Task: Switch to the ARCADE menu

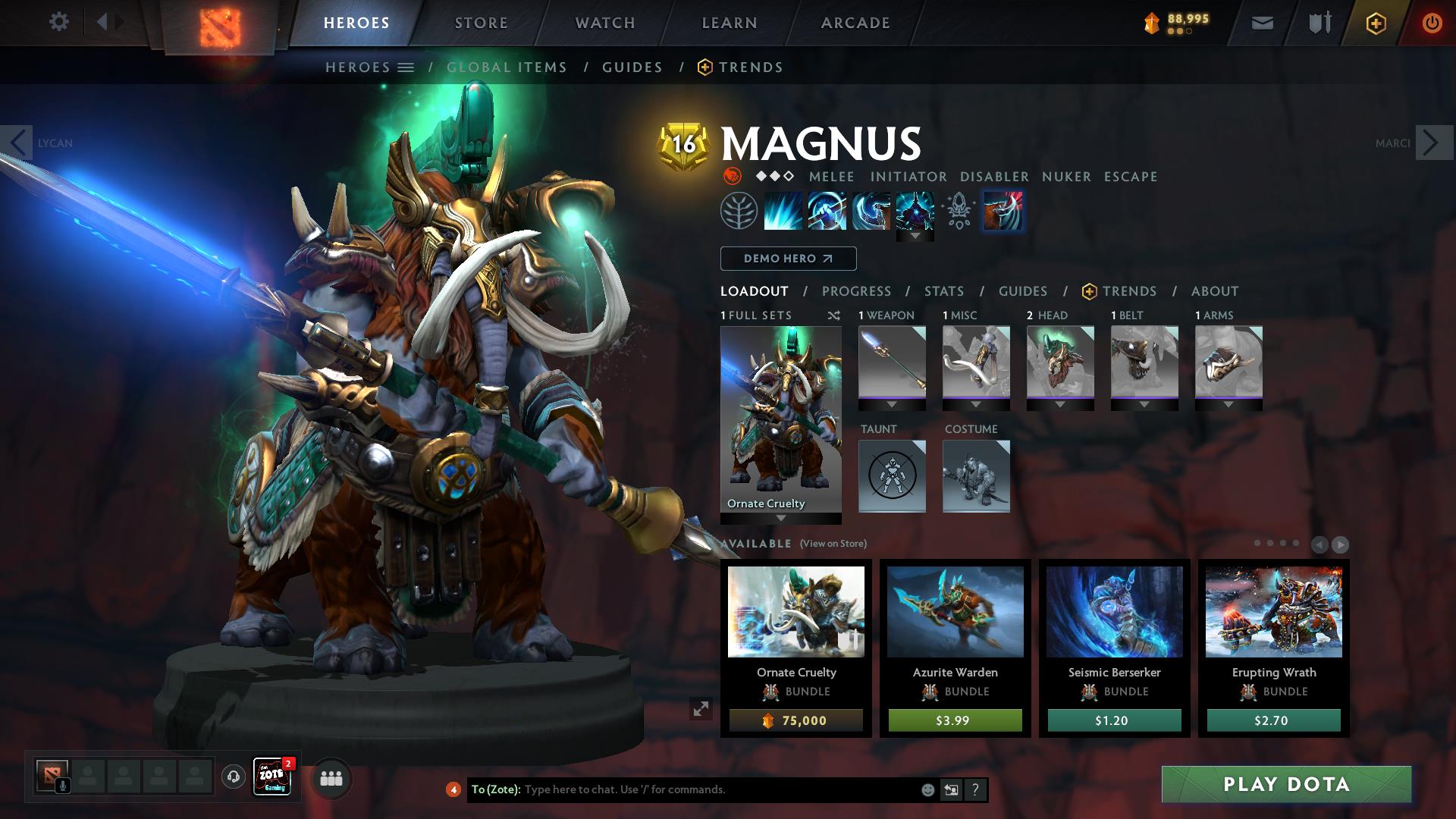Action: (x=855, y=23)
